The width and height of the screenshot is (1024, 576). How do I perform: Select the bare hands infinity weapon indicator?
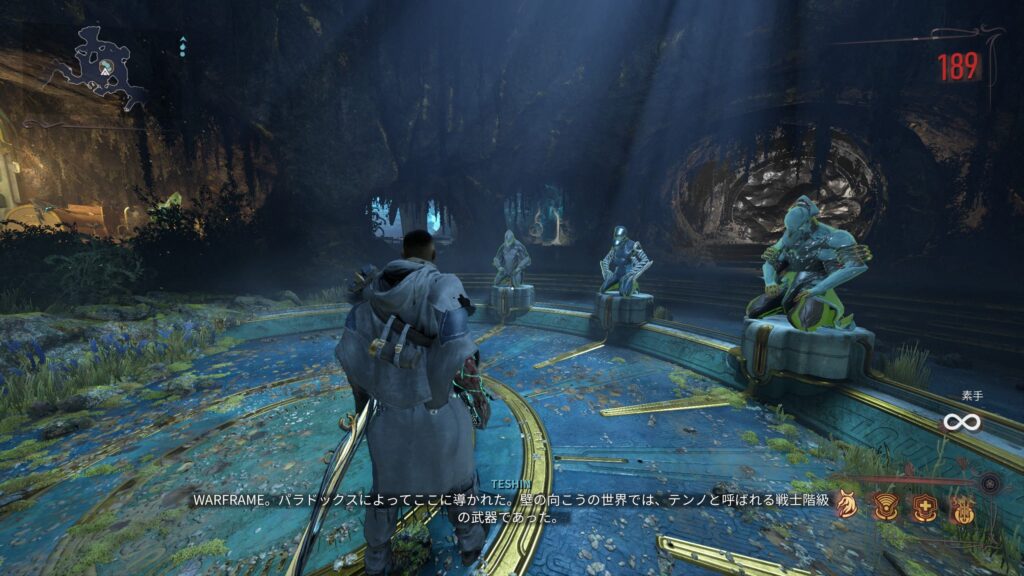[x=961, y=422]
